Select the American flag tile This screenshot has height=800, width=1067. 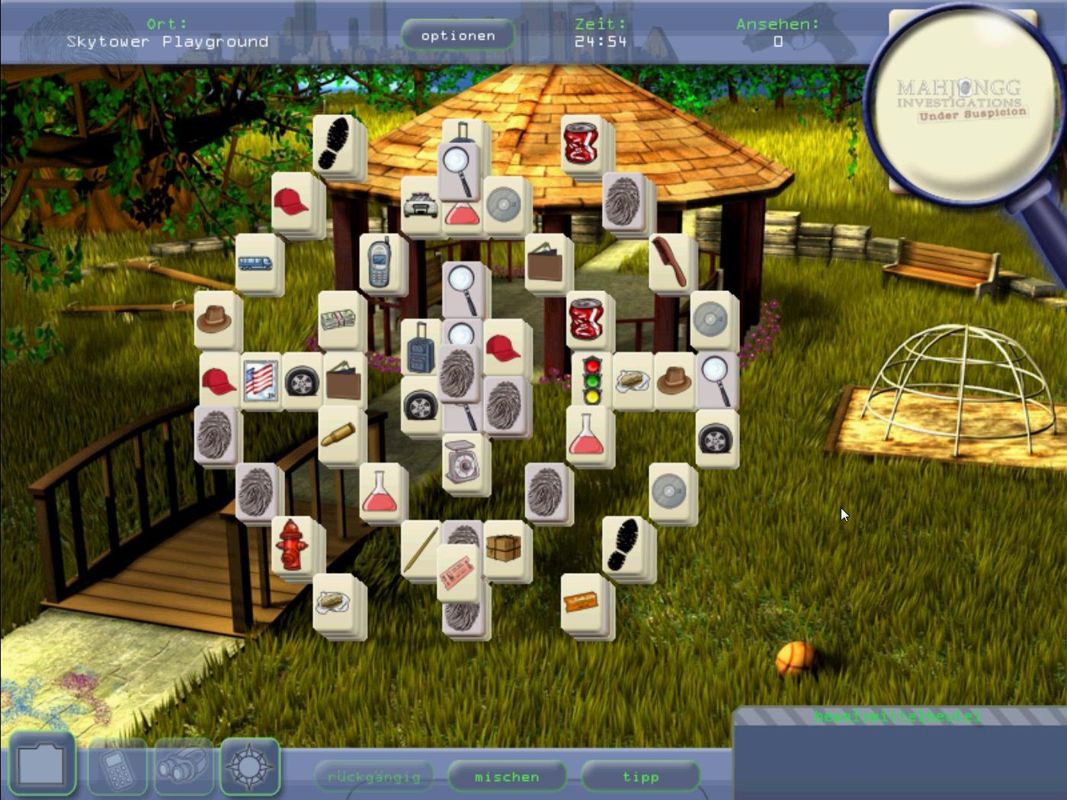[x=260, y=379]
